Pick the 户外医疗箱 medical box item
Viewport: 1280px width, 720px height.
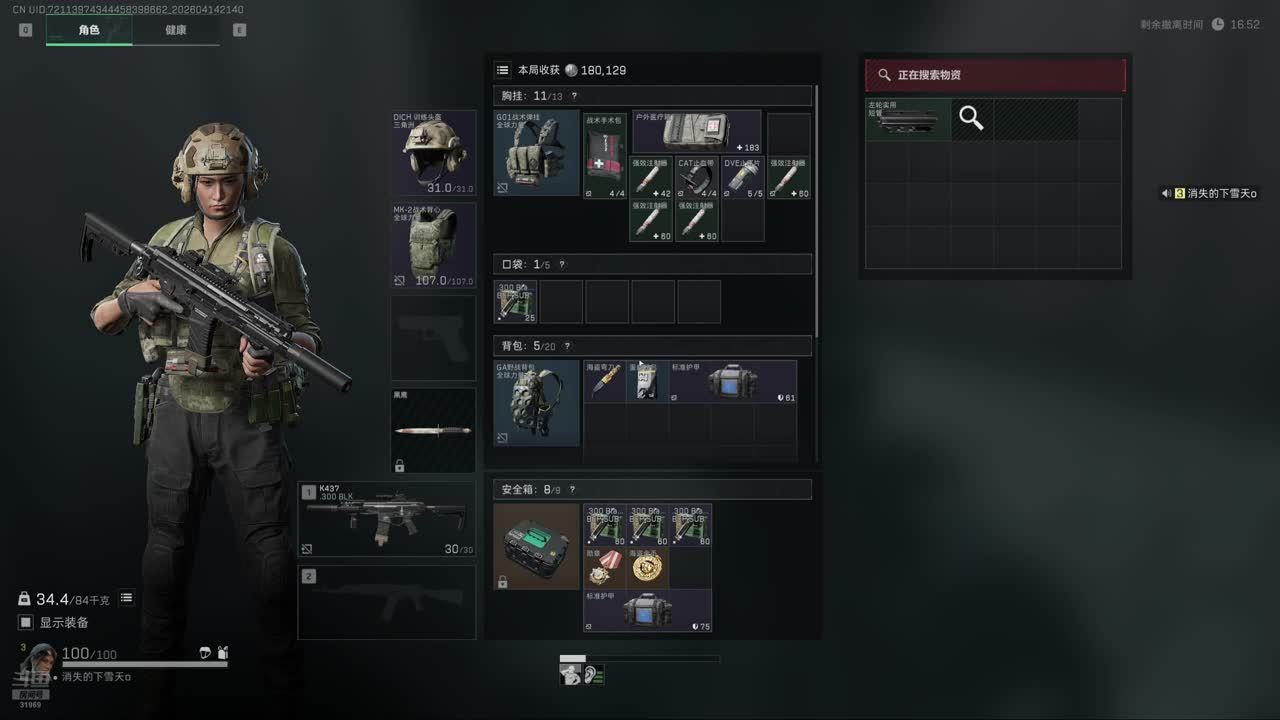pos(697,132)
